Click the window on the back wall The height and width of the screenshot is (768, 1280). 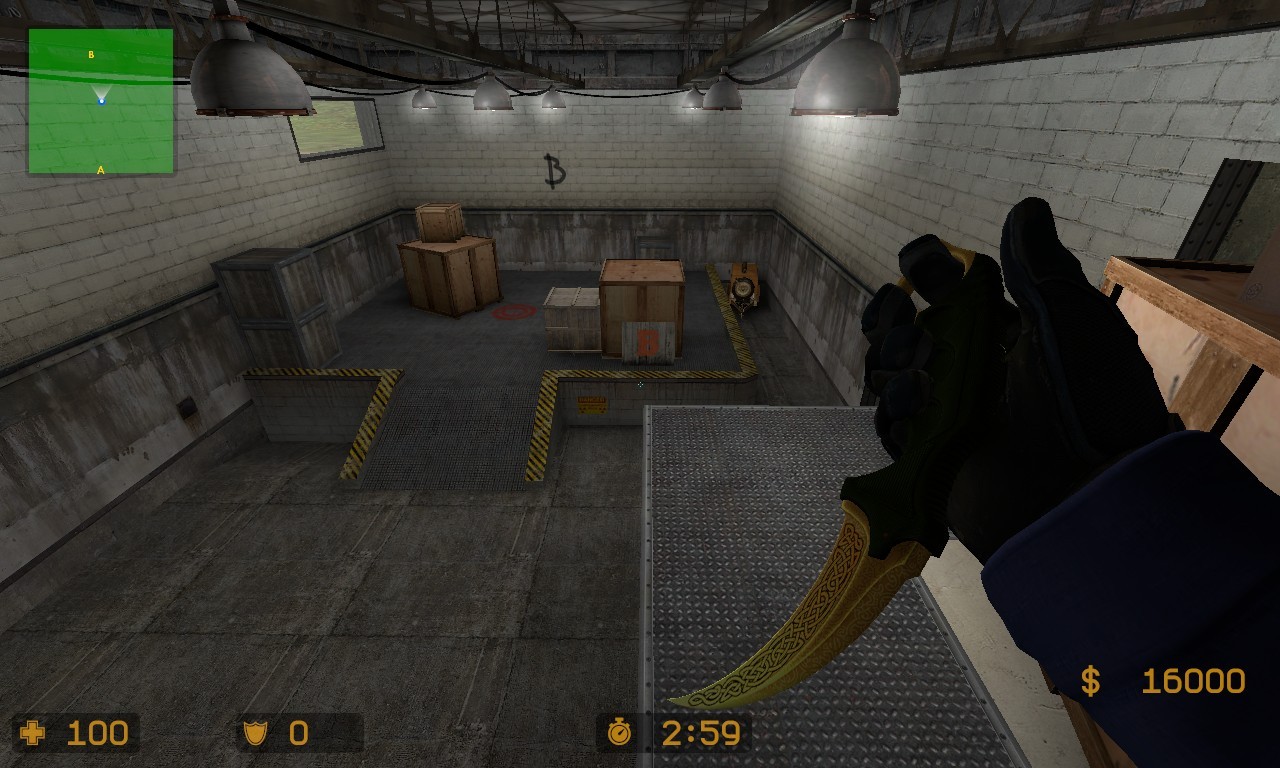tap(331, 123)
